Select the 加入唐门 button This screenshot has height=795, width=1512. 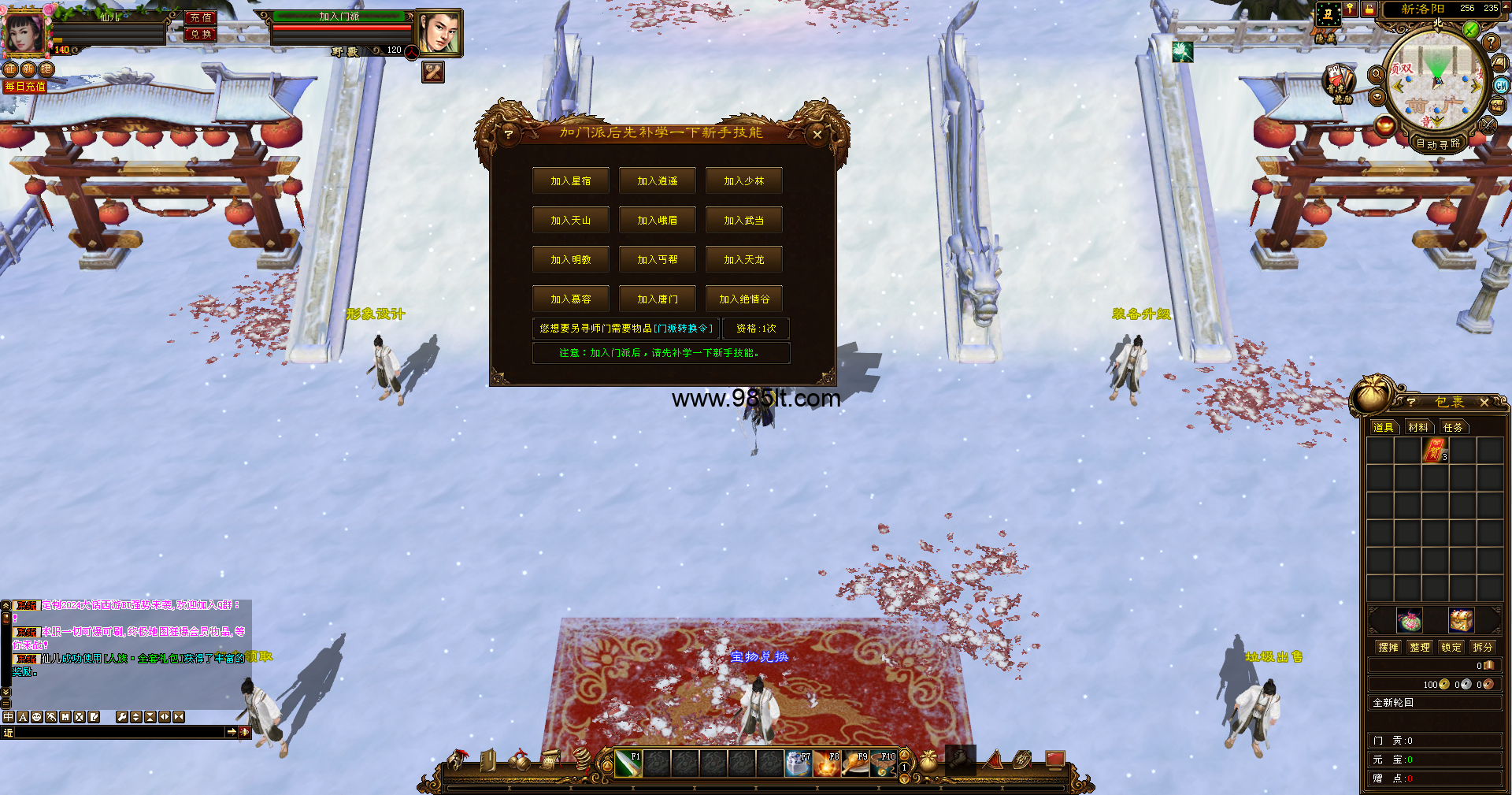pyautogui.click(x=657, y=299)
